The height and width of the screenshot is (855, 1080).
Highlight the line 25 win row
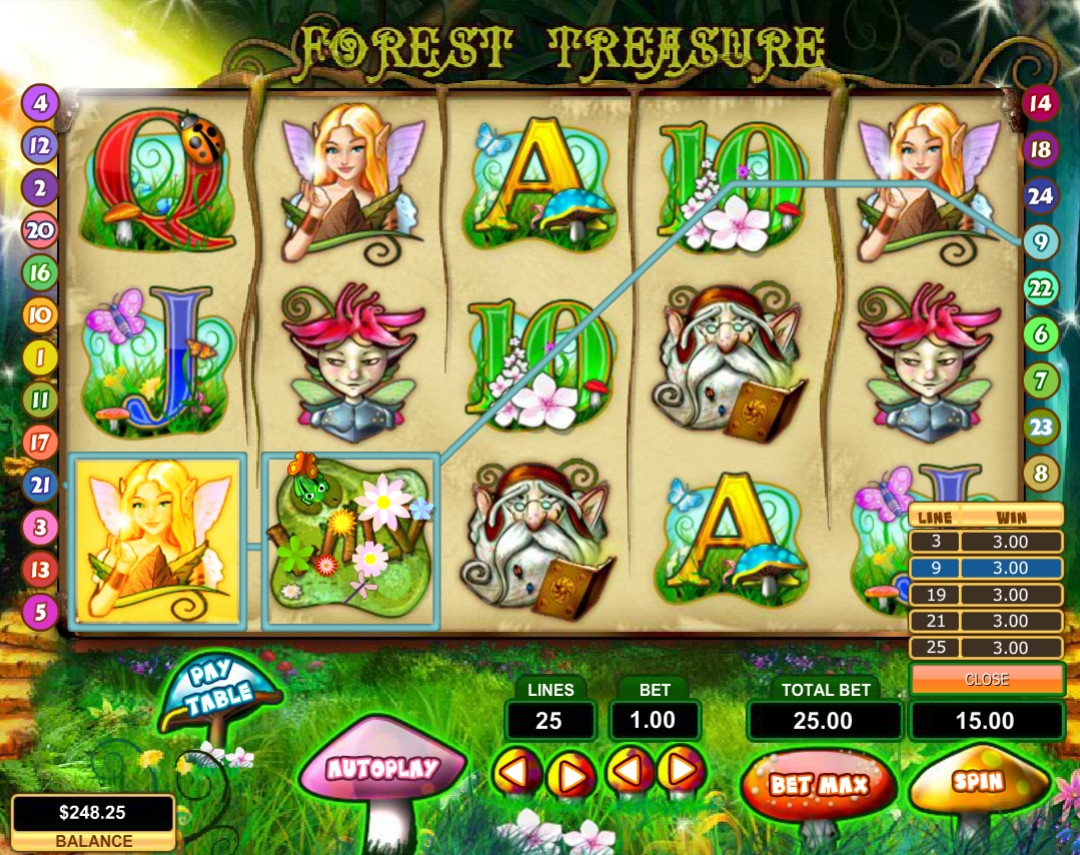(986, 647)
